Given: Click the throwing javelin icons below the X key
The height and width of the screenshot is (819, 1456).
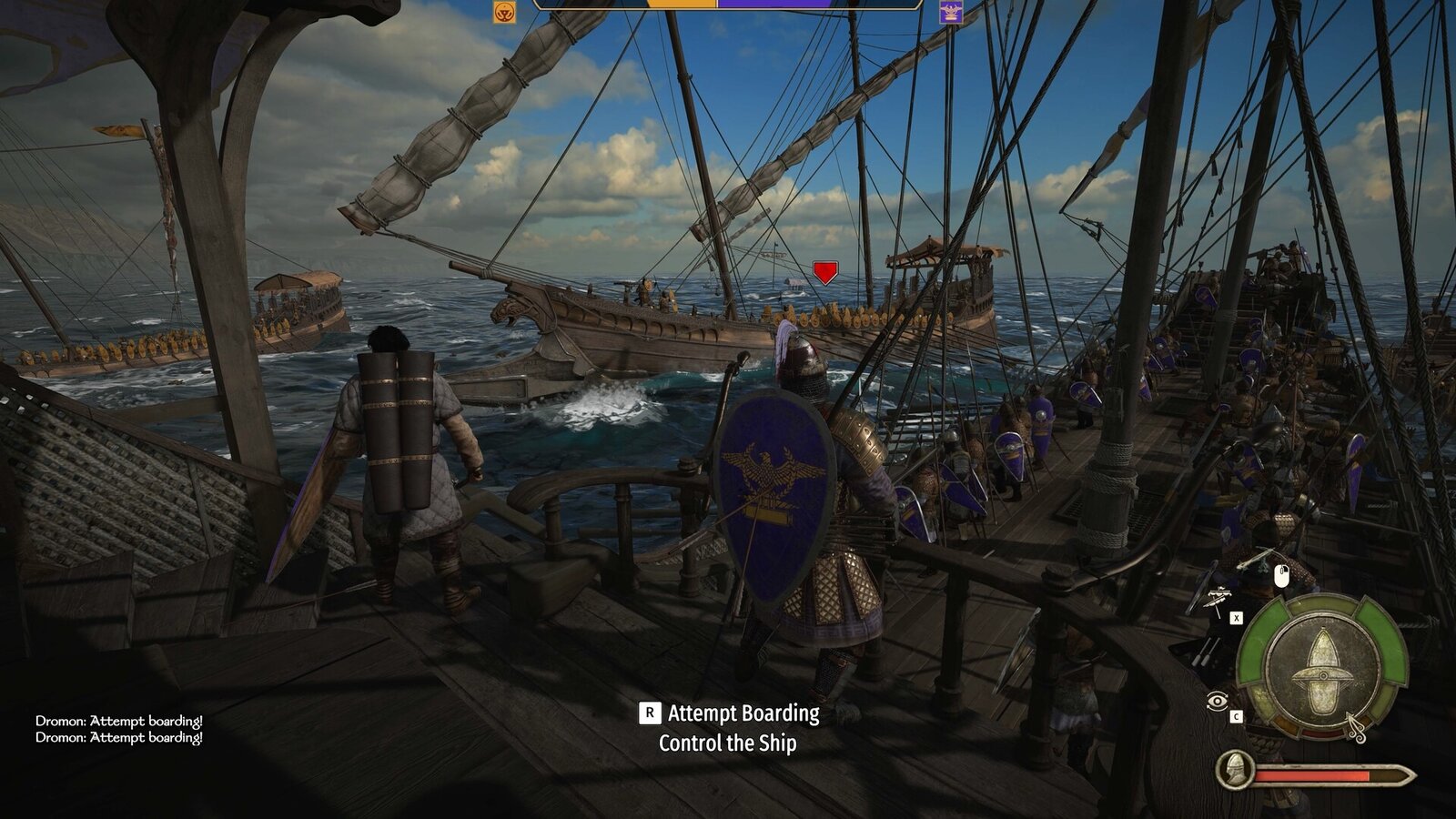Looking at the screenshot, I should (1206, 651).
